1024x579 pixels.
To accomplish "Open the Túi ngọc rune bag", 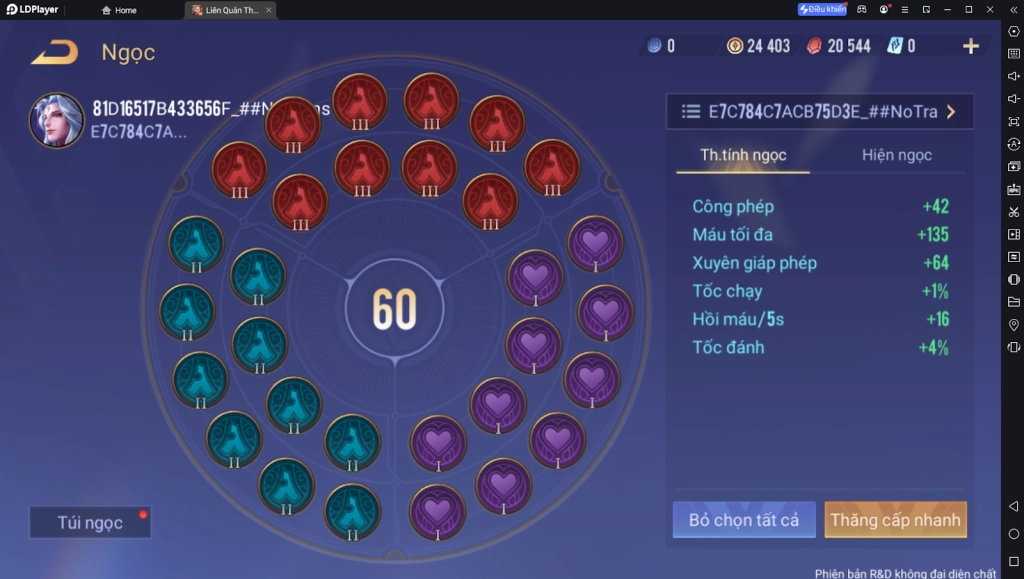I will (90, 522).
